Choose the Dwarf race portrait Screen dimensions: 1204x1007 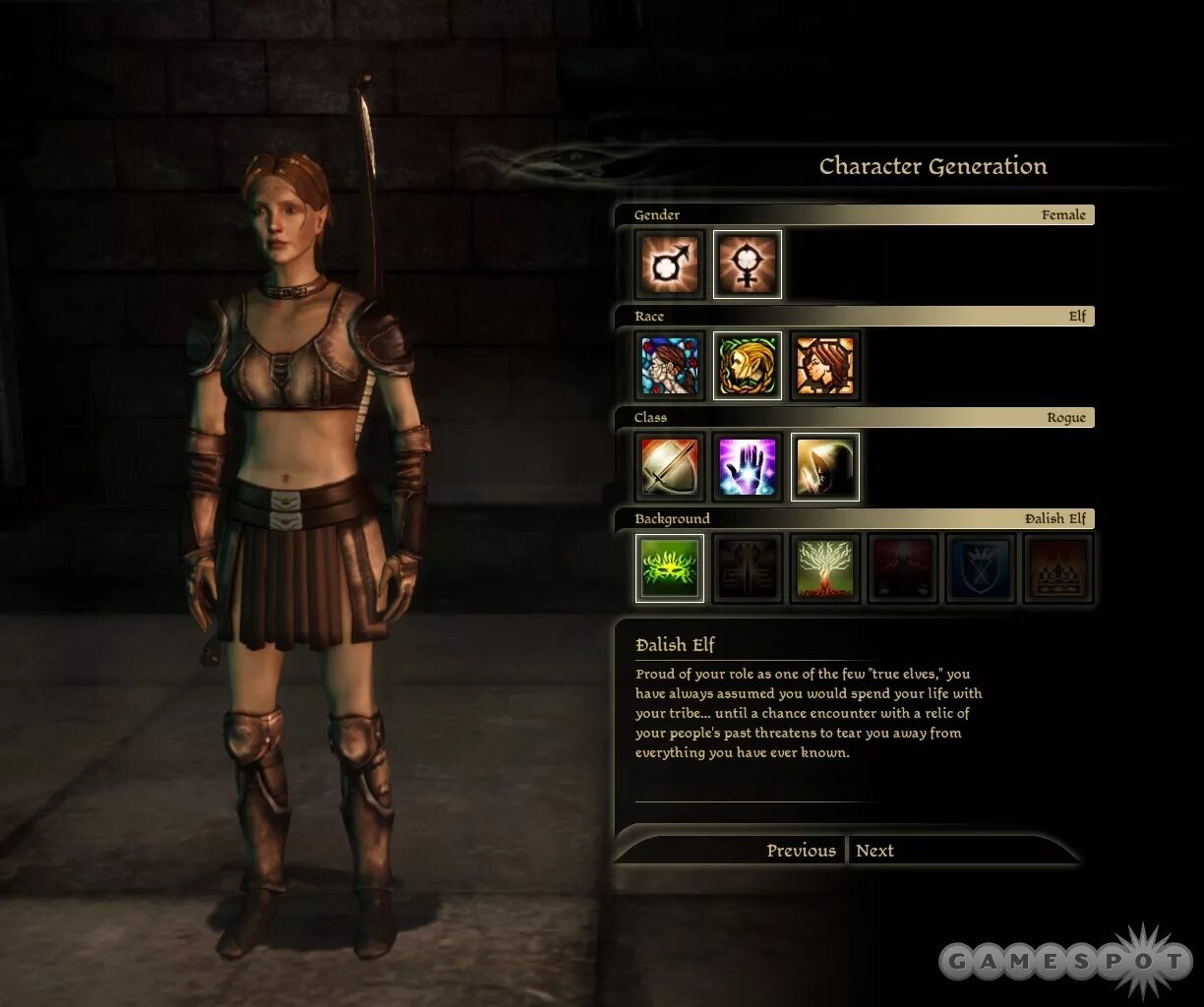tap(825, 366)
